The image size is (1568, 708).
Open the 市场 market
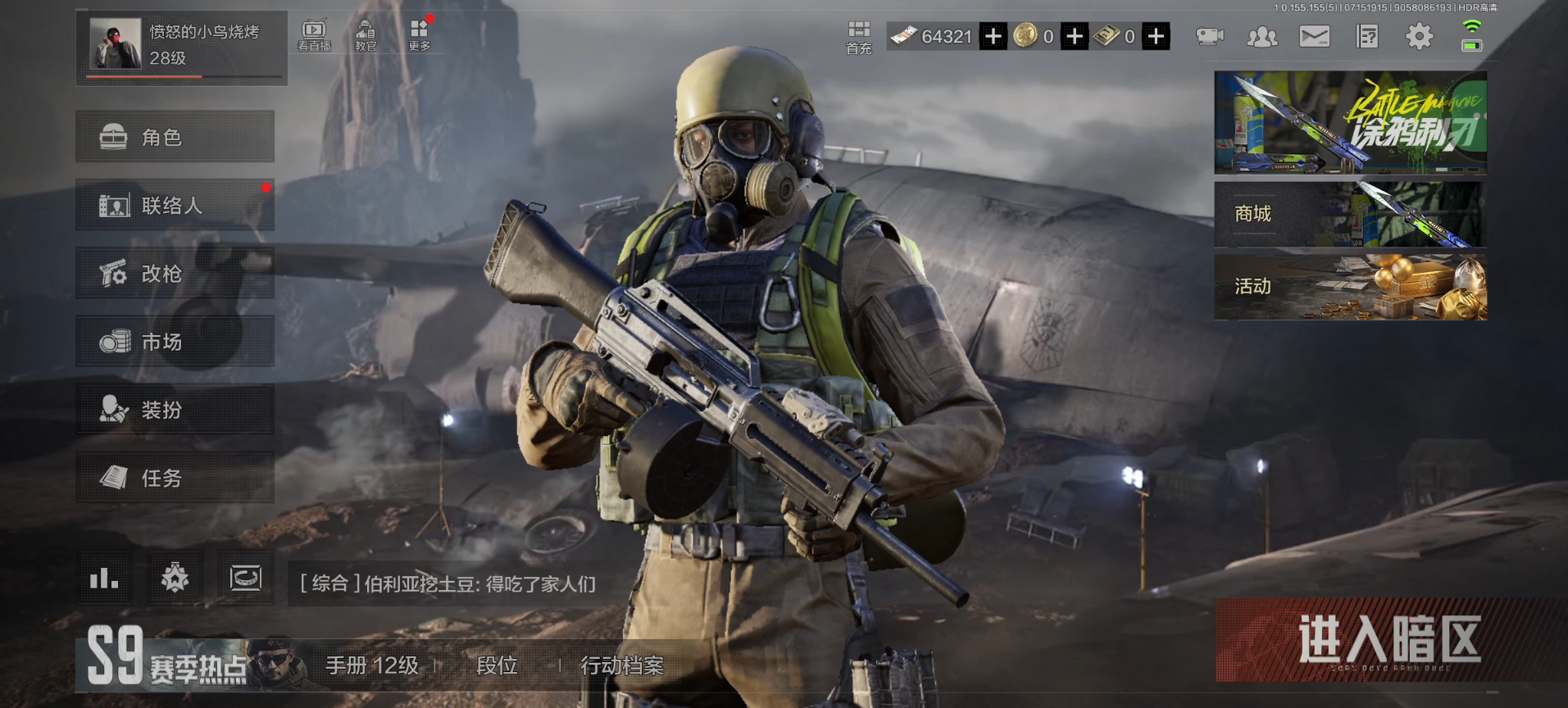click(175, 342)
